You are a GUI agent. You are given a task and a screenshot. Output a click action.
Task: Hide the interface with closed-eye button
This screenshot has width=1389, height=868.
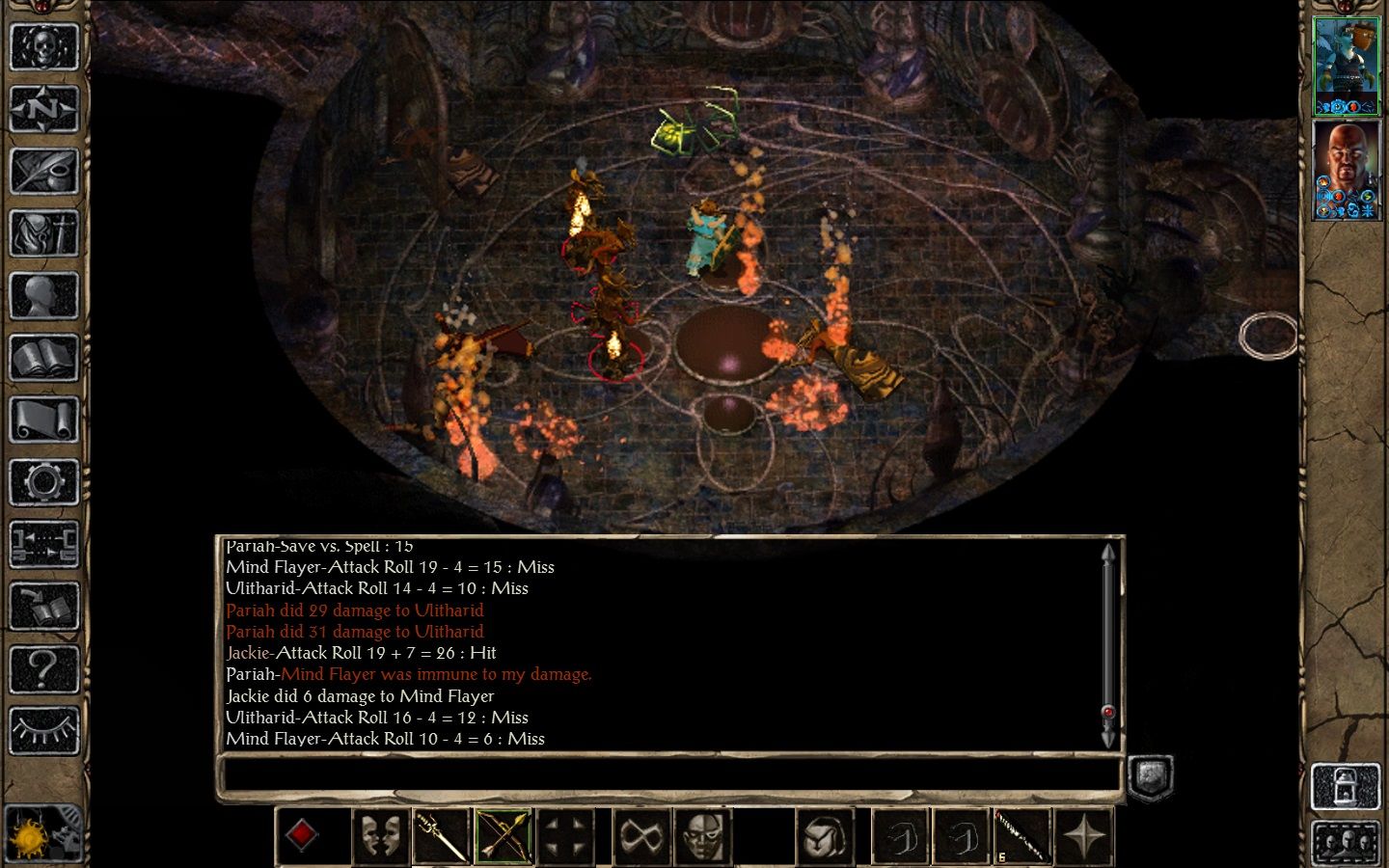pos(43,731)
